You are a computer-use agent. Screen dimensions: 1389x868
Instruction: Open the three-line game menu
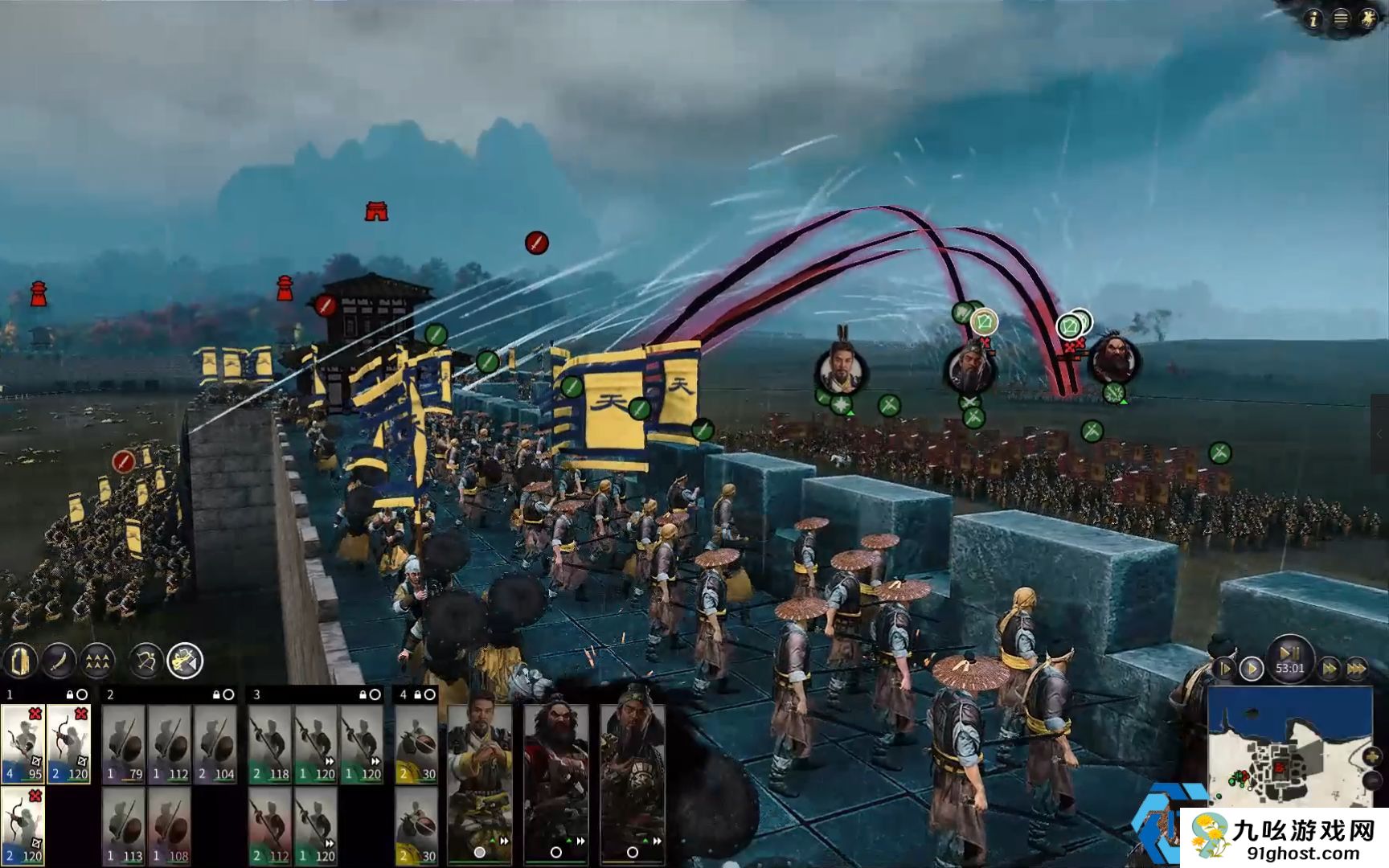coord(1341,19)
